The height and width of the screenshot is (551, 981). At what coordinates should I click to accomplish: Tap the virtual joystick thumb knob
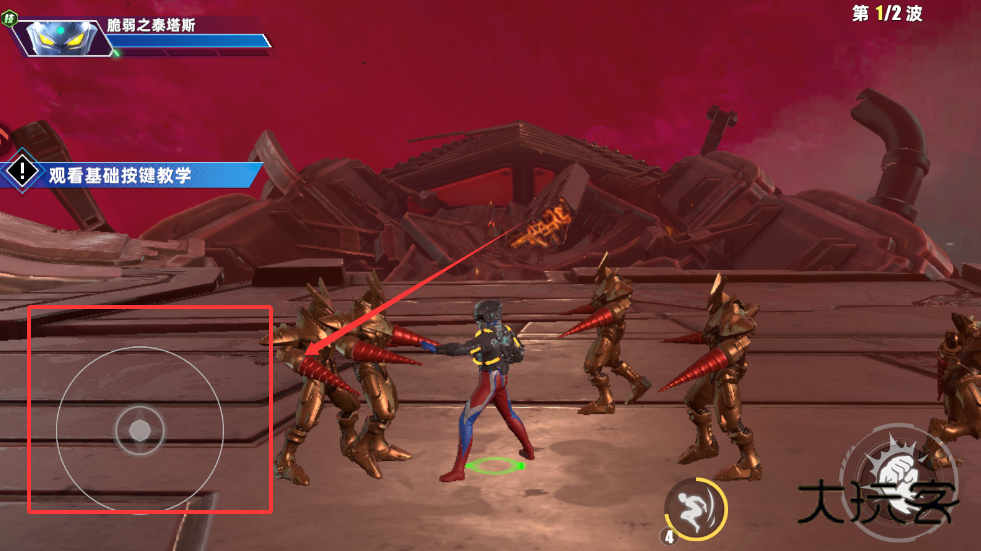[139, 430]
